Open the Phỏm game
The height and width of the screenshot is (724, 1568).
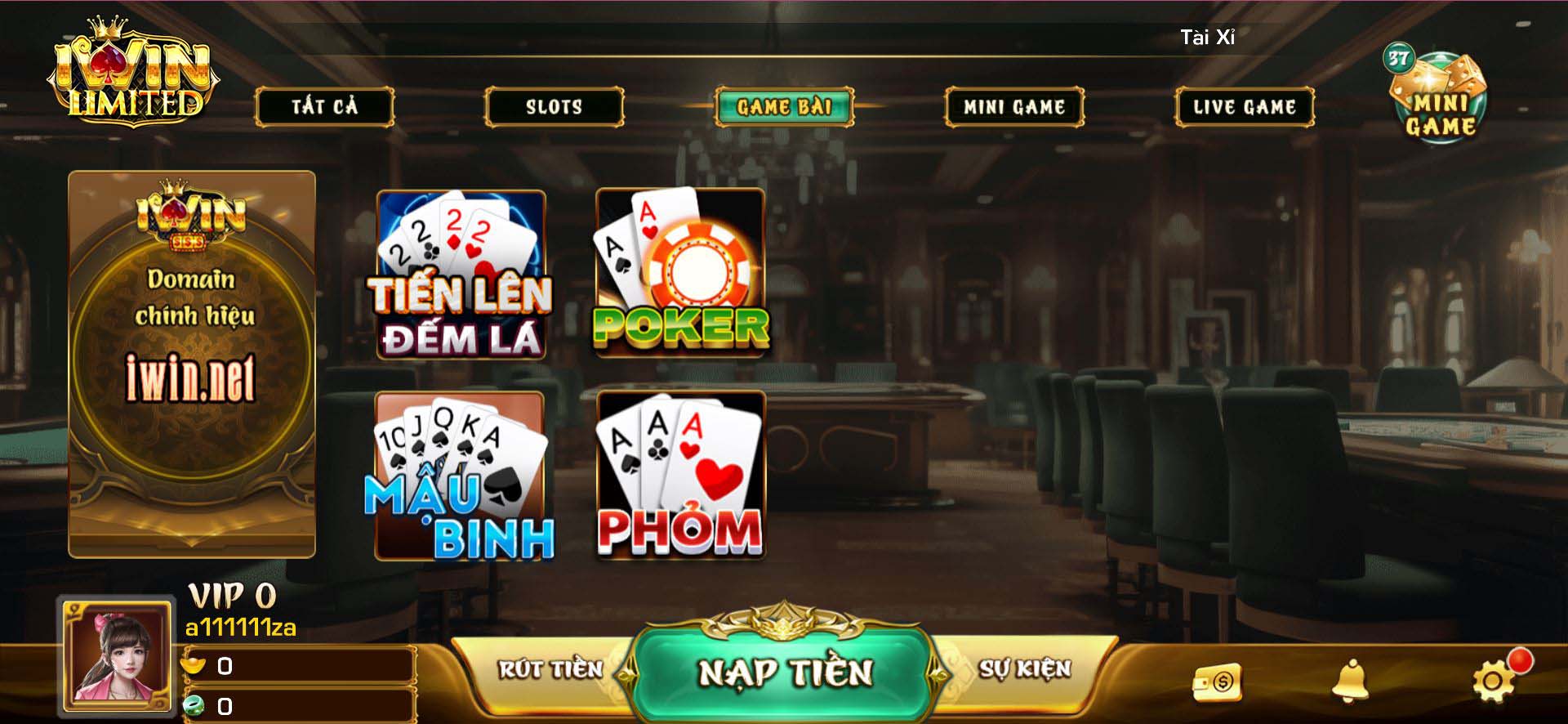pos(680,478)
